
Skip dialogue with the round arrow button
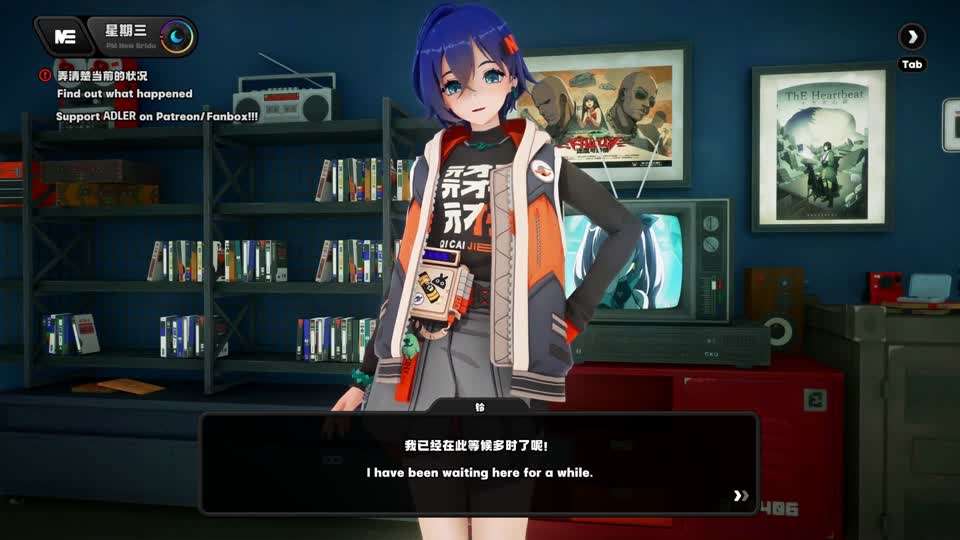911,38
